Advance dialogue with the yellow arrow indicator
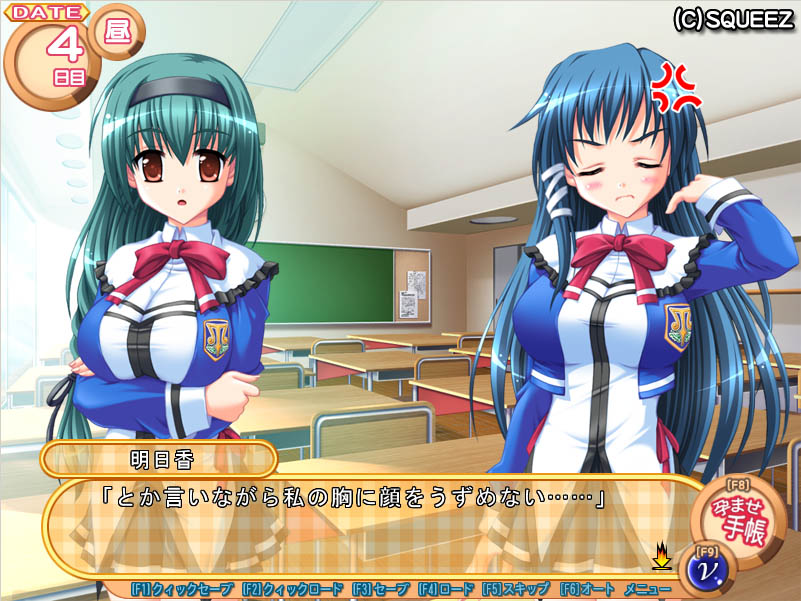This screenshot has height=601, width=801. click(x=661, y=555)
